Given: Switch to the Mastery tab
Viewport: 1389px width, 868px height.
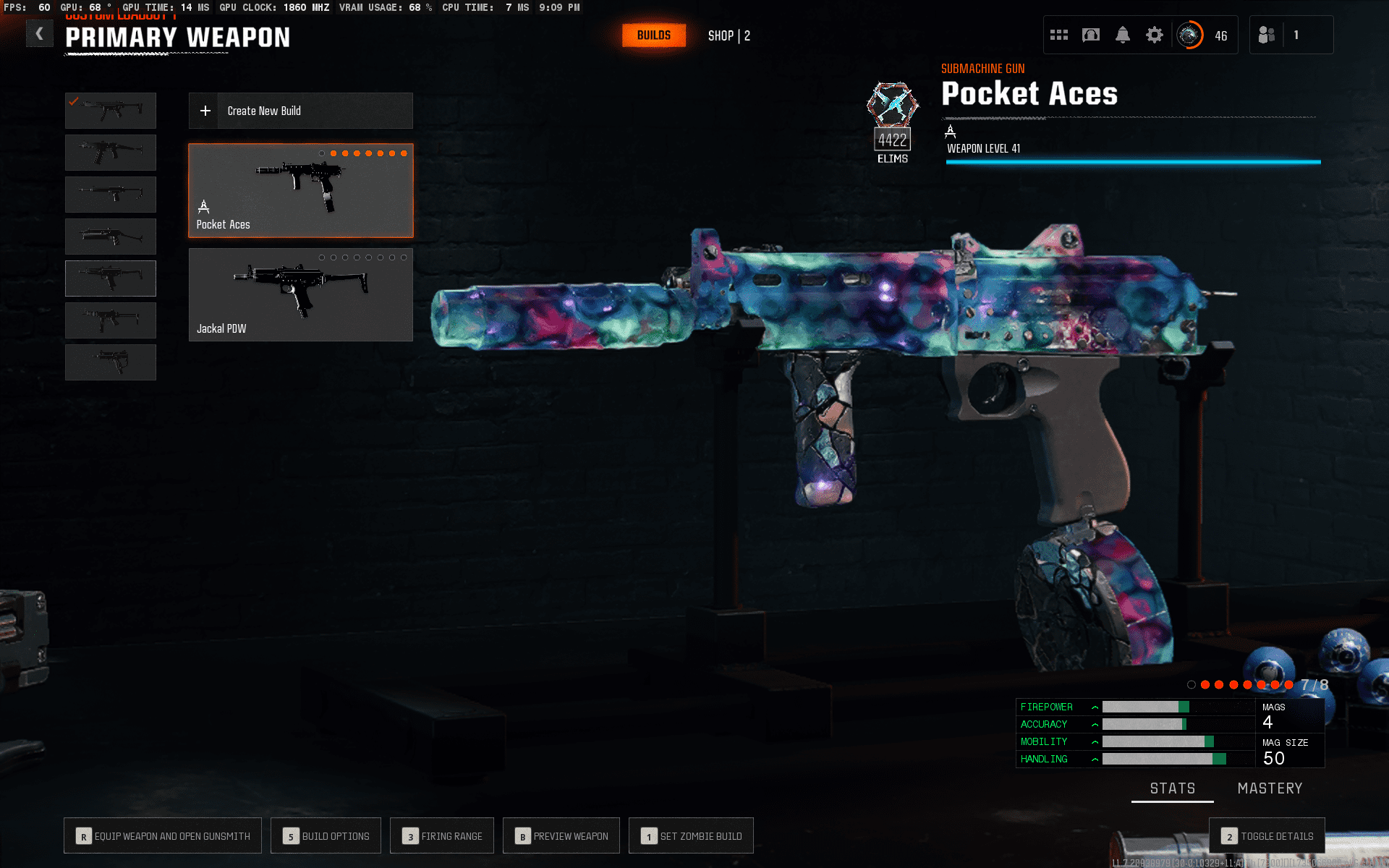Looking at the screenshot, I should tap(1270, 788).
